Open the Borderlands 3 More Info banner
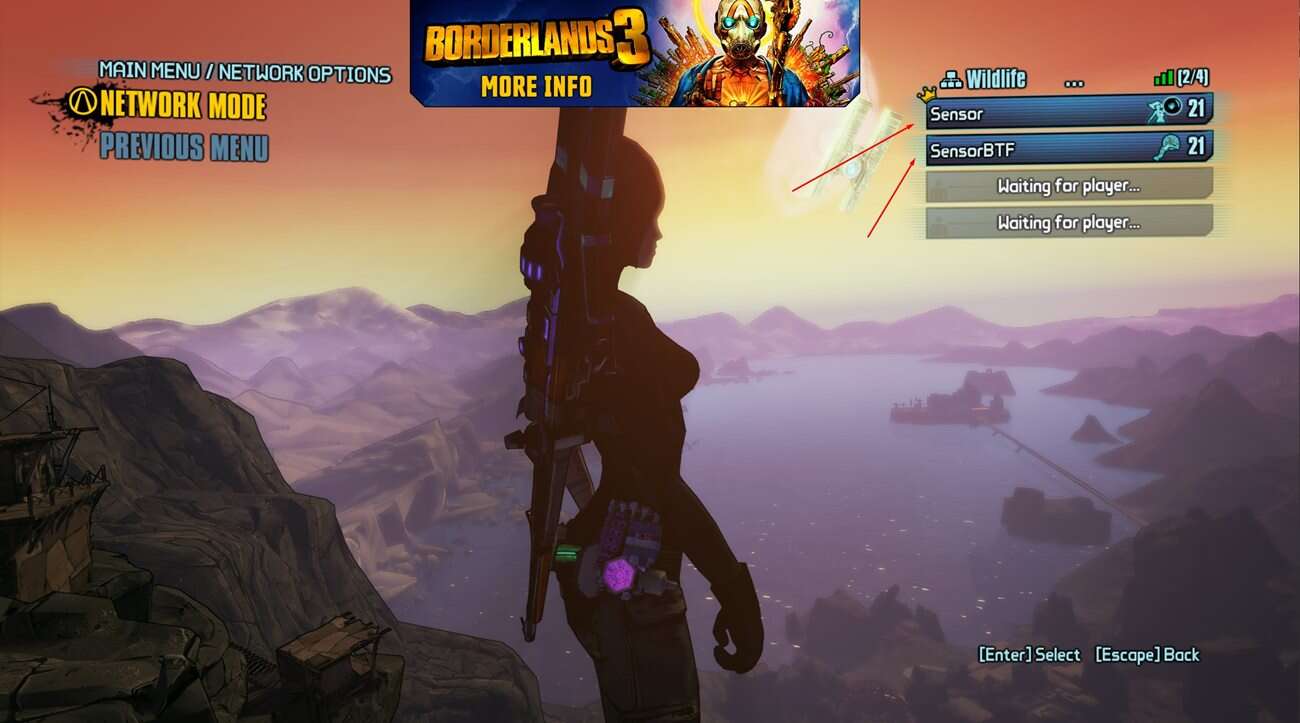 (634, 53)
